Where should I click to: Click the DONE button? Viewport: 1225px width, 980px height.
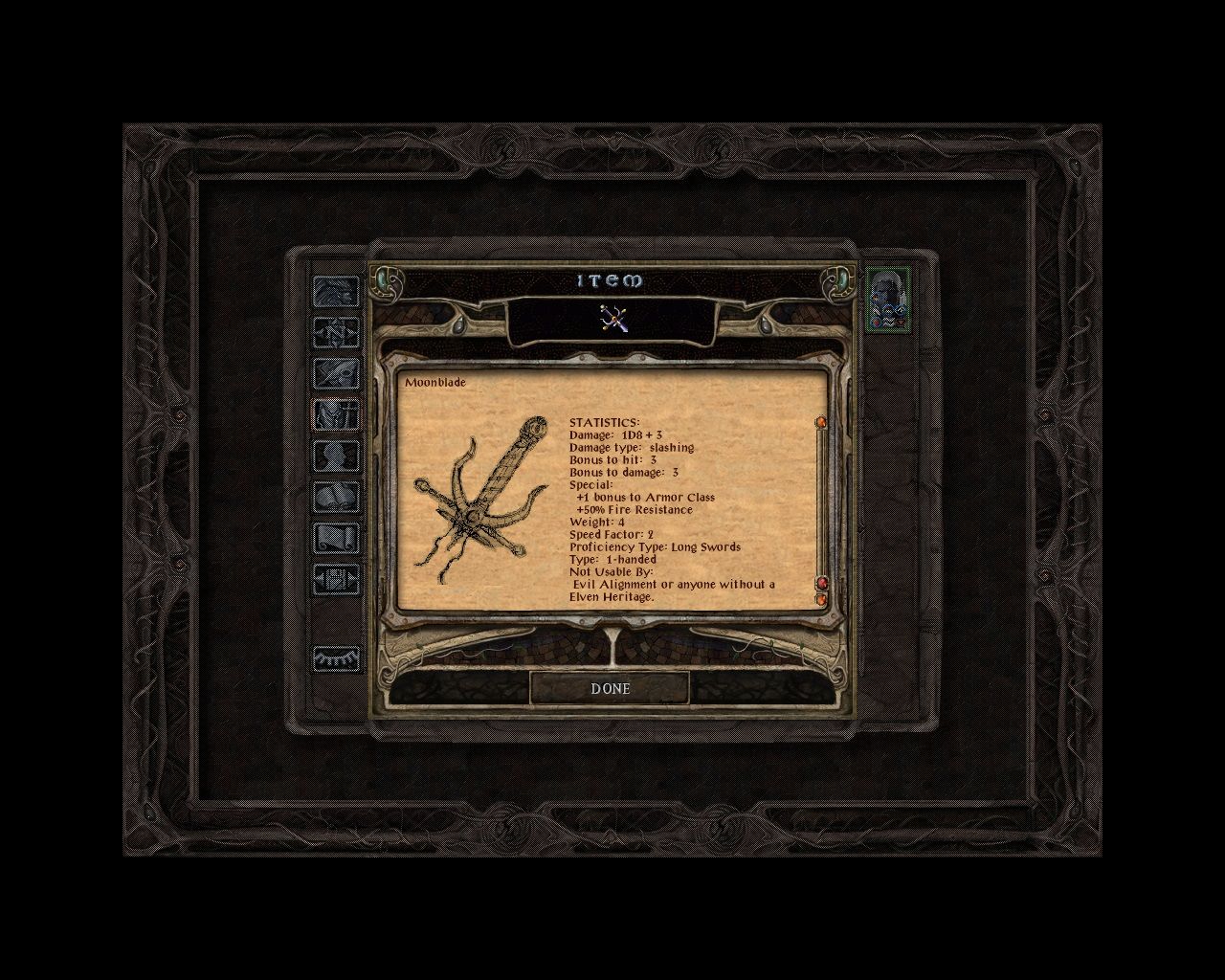point(611,688)
